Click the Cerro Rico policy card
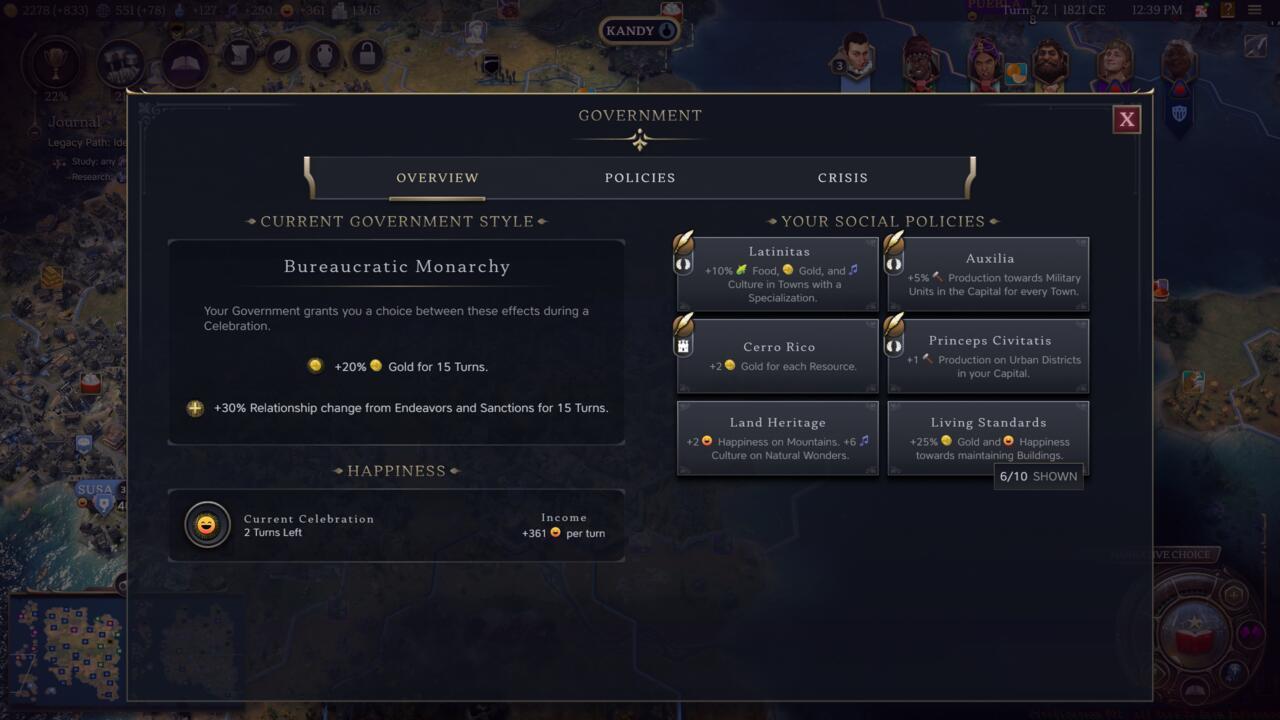The height and width of the screenshot is (720, 1280). coord(778,356)
